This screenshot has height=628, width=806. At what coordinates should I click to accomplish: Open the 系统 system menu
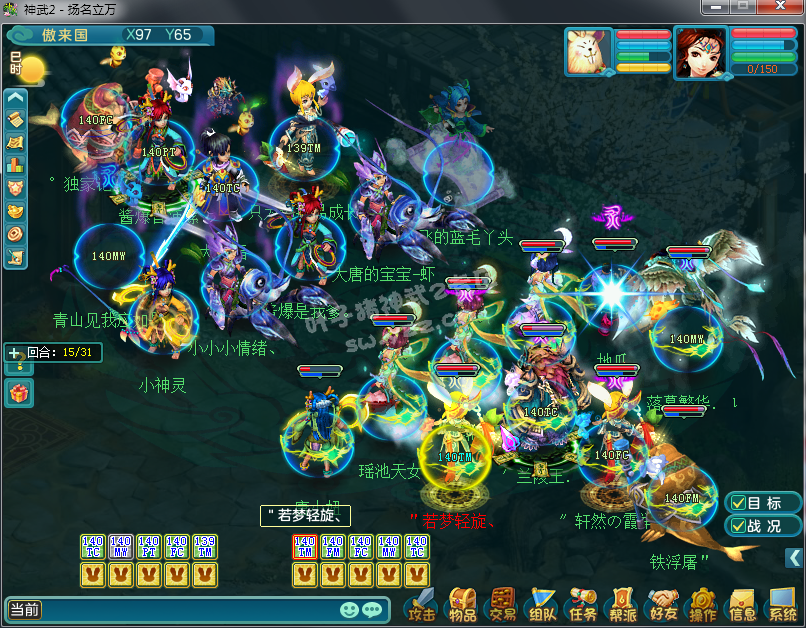pyautogui.click(x=782, y=605)
